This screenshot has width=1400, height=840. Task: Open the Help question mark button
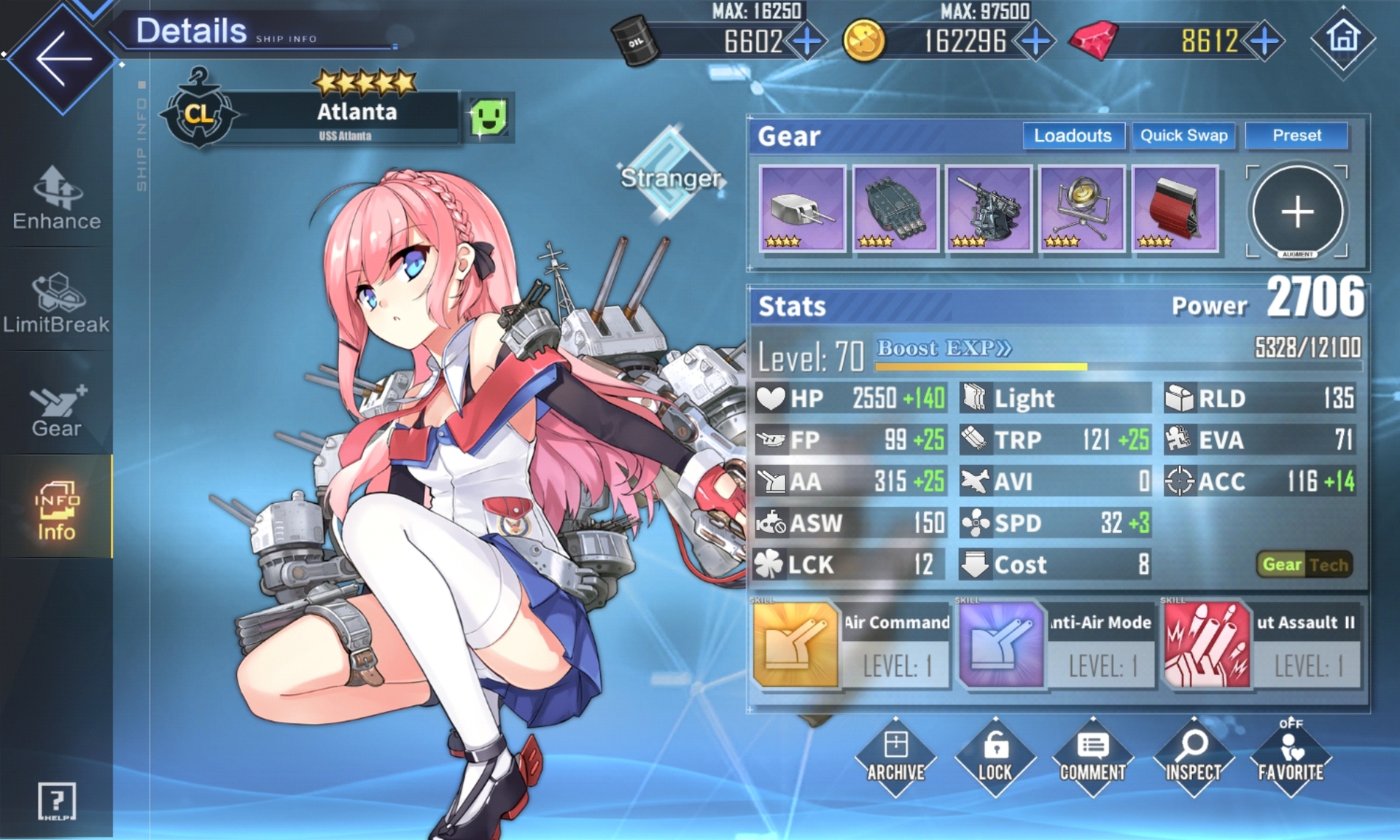pos(56,801)
